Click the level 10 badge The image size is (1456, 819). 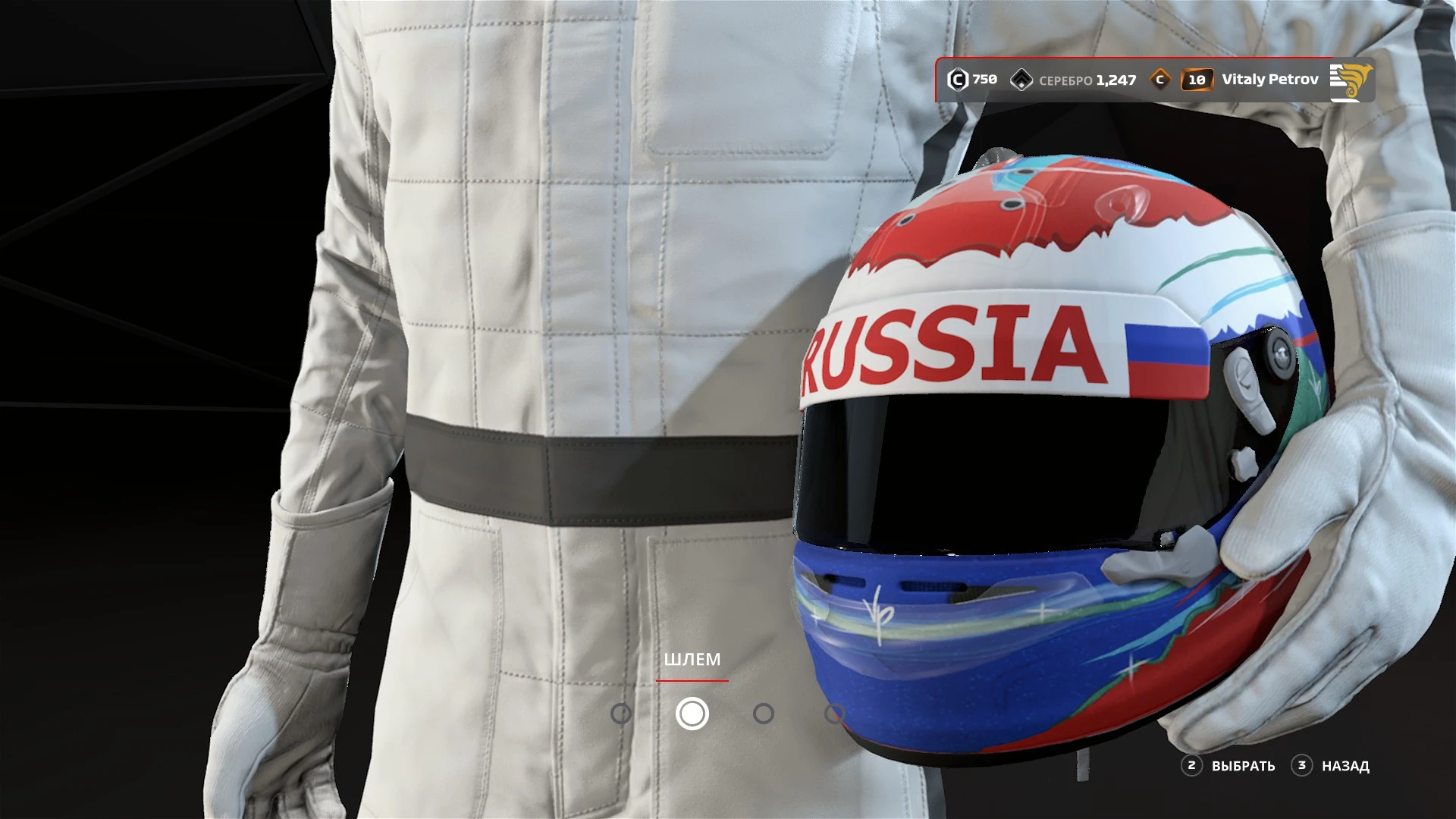coord(1199,78)
